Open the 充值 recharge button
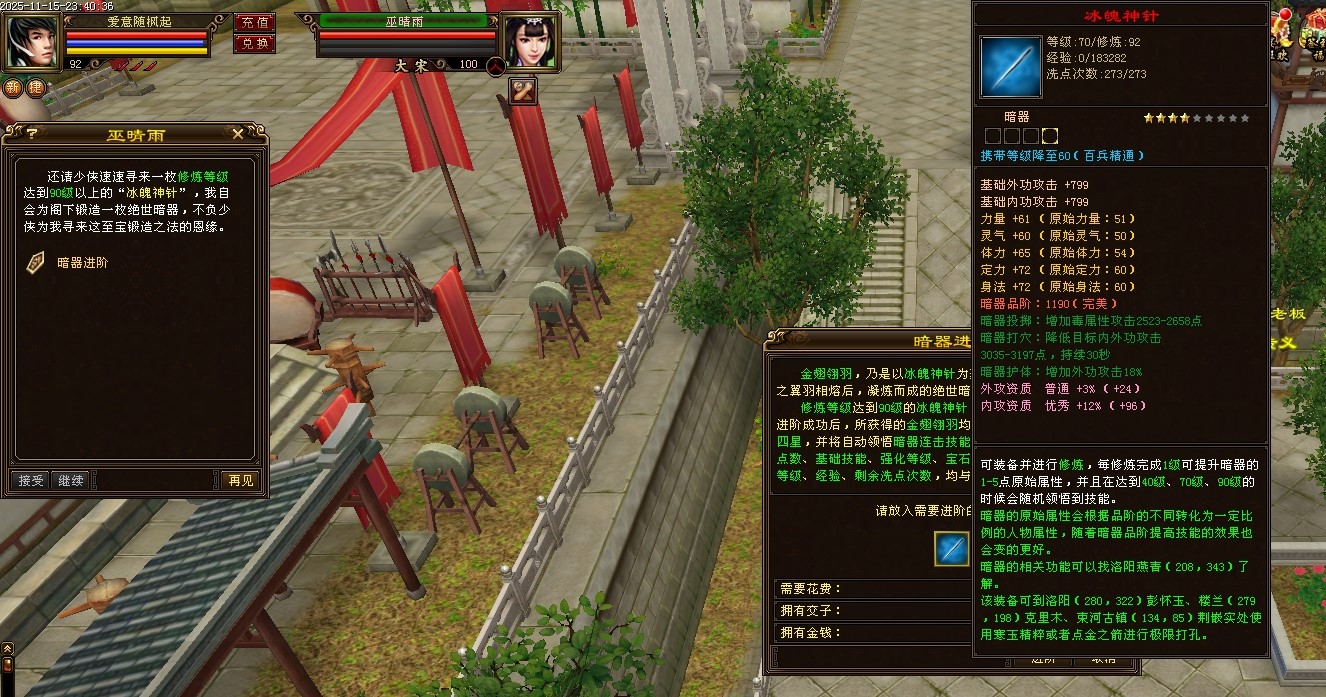Viewport: 1326px width, 697px height. (x=254, y=22)
